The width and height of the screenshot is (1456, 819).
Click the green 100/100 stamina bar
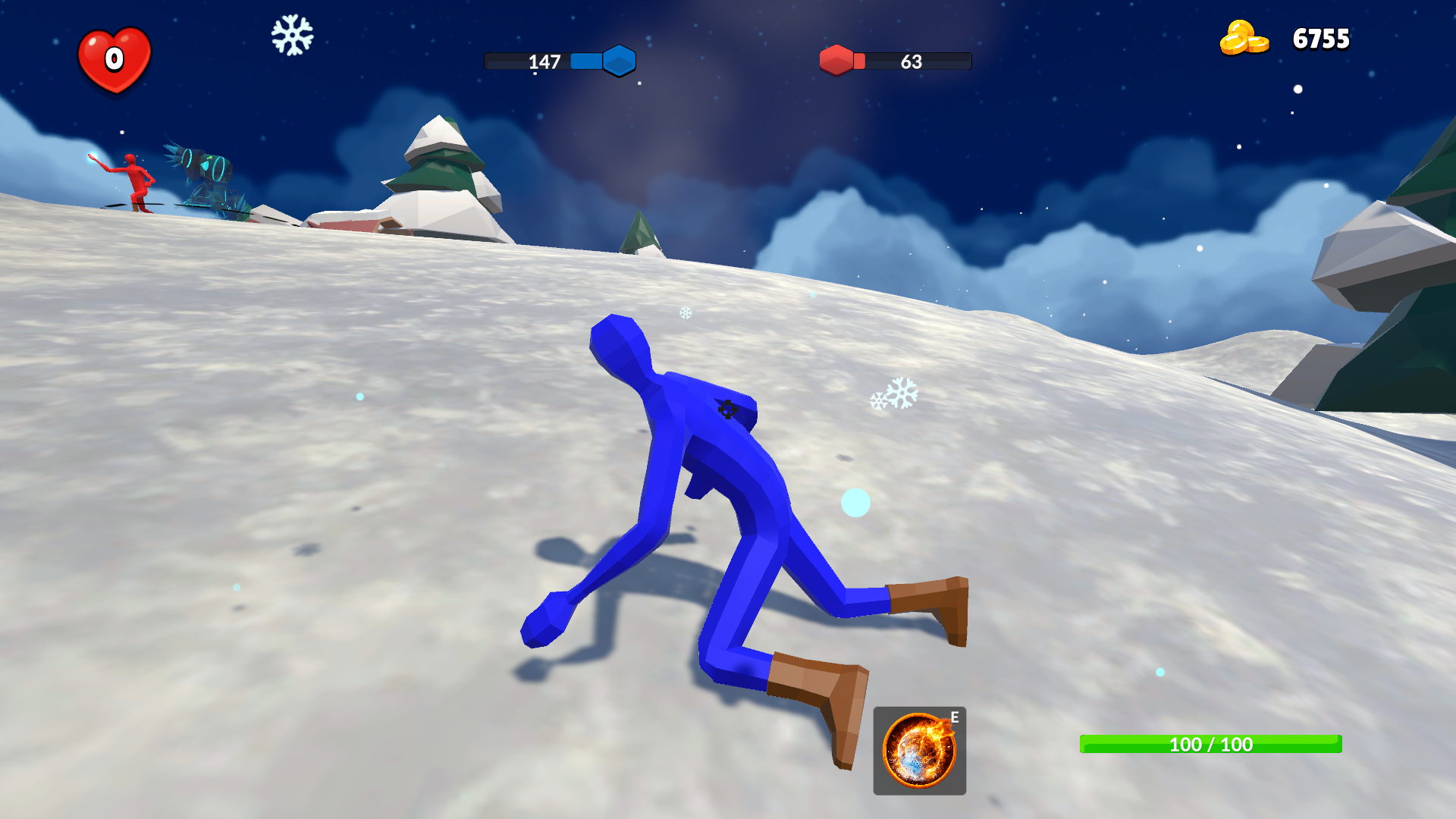click(x=1209, y=745)
